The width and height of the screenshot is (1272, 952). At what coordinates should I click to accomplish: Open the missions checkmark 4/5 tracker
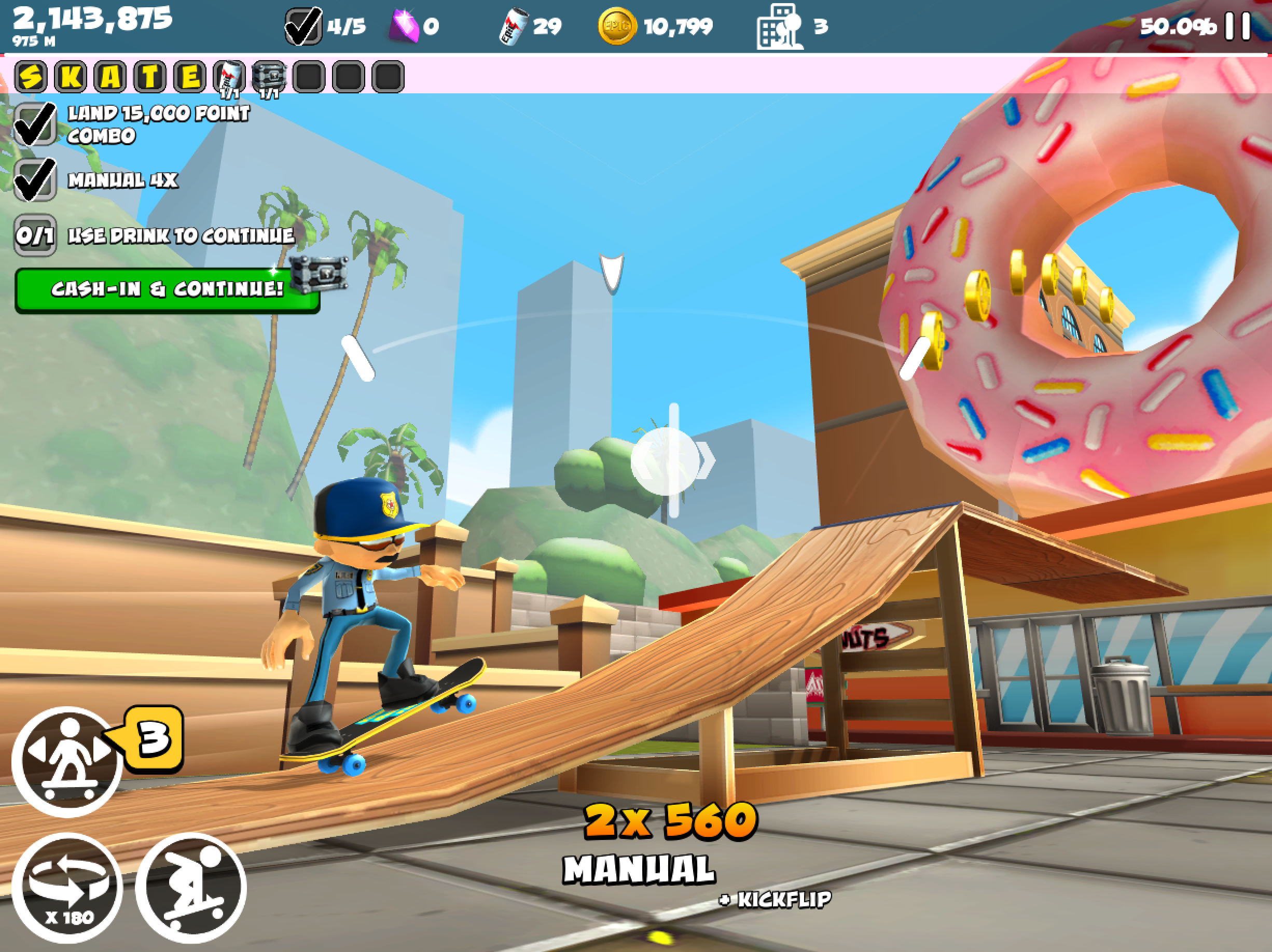pyautogui.click(x=303, y=26)
